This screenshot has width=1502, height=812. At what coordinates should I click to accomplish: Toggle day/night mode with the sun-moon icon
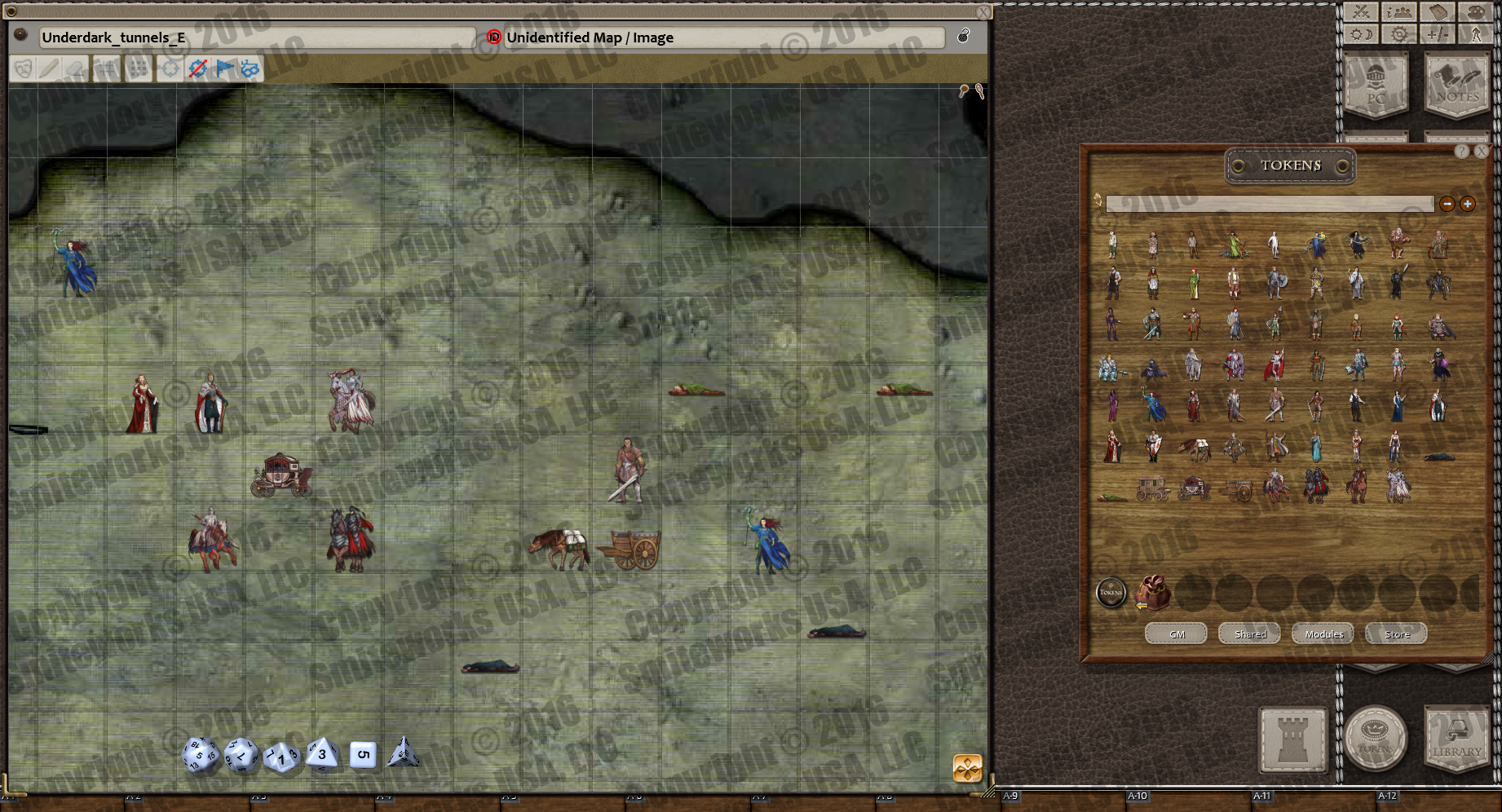(x=1360, y=33)
